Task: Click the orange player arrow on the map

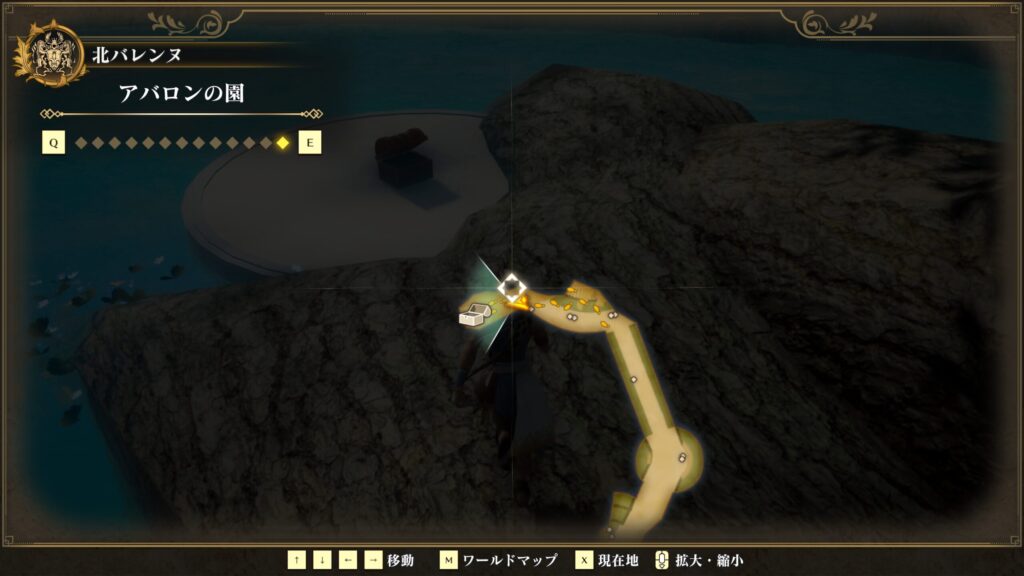Action: tap(516, 300)
